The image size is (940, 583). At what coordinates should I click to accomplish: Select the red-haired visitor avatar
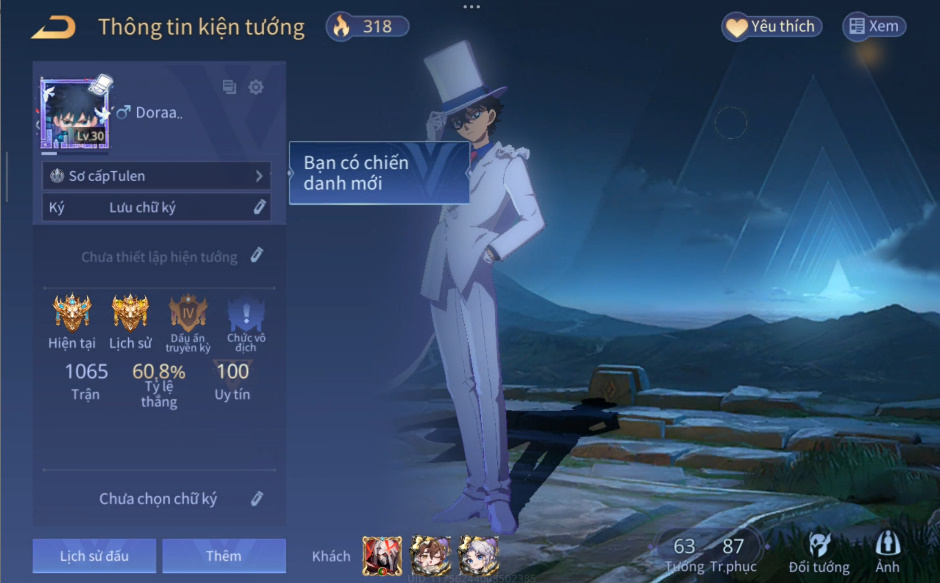pyautogui.click(x=382, y=556)
